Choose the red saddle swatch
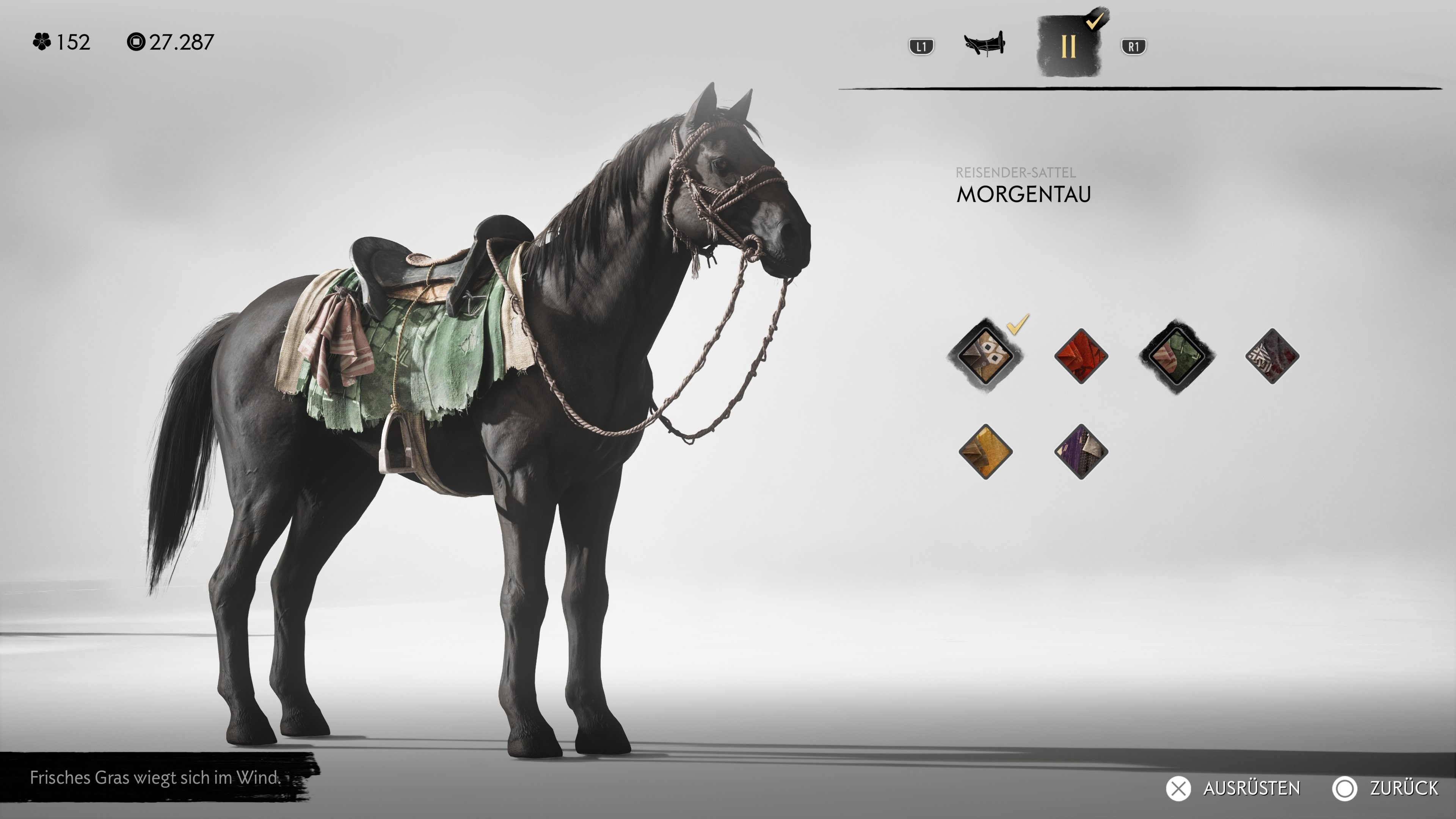Image resolution: width=1456 pixels, height=819 pixels. (x=1081, y=356)
